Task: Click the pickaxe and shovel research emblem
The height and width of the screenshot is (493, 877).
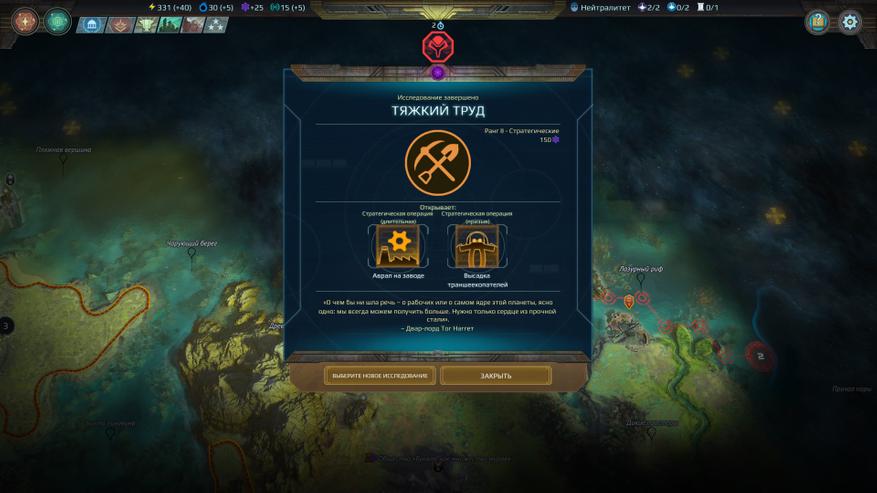Action: (x=438, y=163)
